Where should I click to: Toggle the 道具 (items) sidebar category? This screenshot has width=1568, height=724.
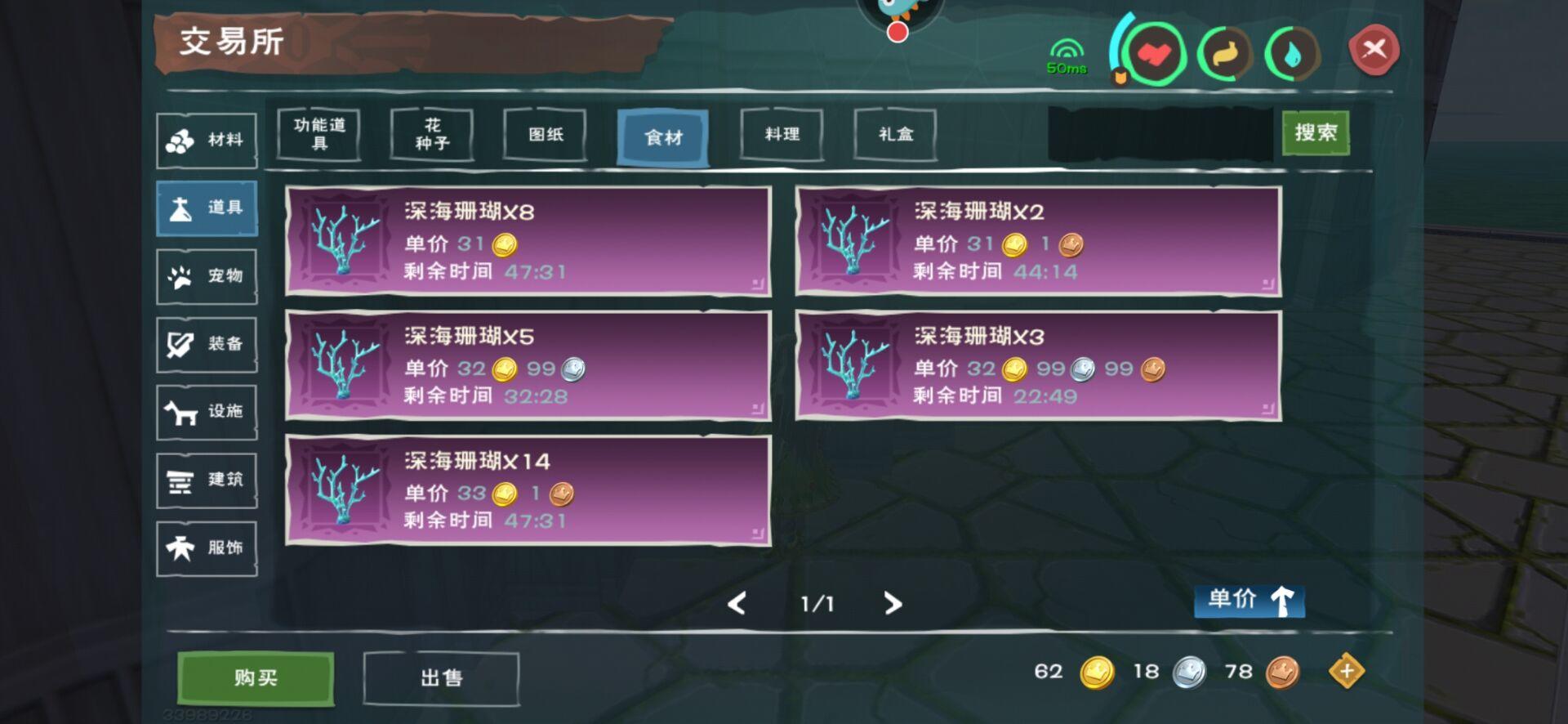(x=206, y=207)
